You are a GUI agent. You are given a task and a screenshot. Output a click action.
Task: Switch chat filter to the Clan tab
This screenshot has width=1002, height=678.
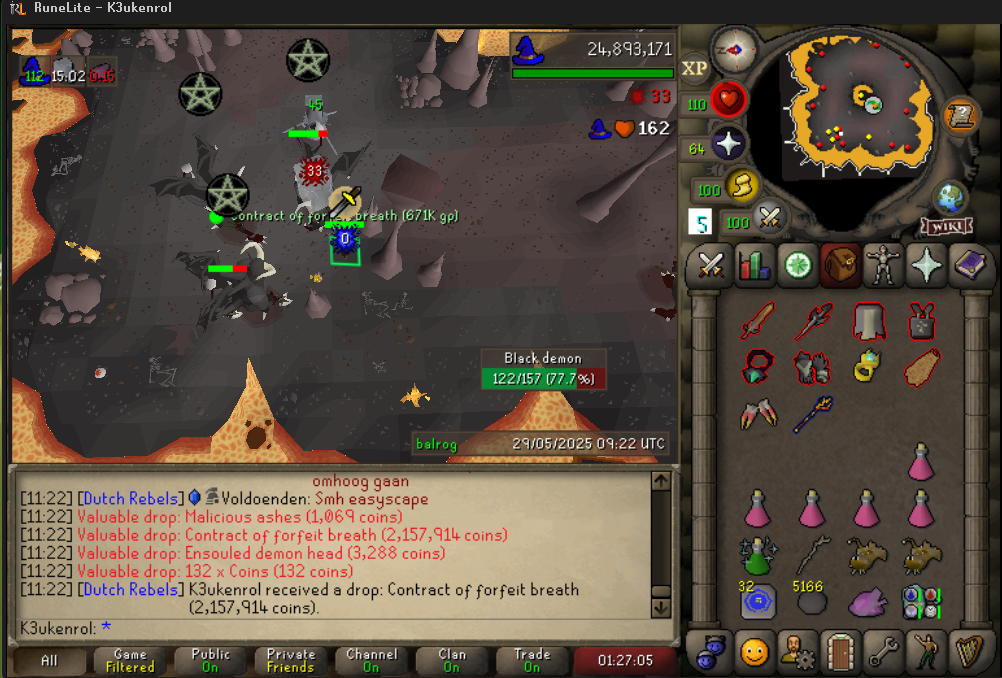coord(452,660)
